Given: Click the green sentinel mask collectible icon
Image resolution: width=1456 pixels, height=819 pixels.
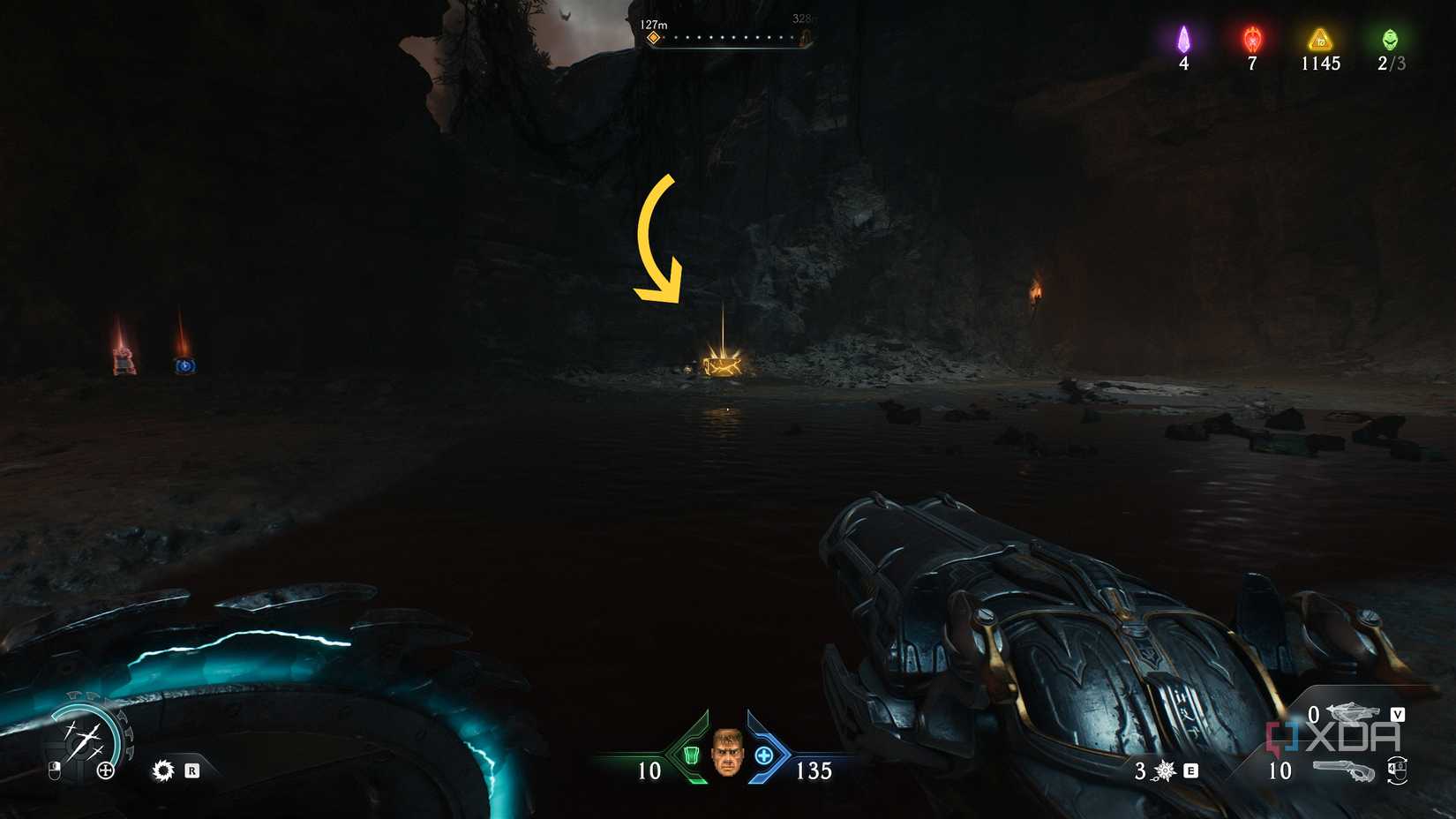Looking at the screenshot, I should pyautogui.click(x=1392, y=40).
